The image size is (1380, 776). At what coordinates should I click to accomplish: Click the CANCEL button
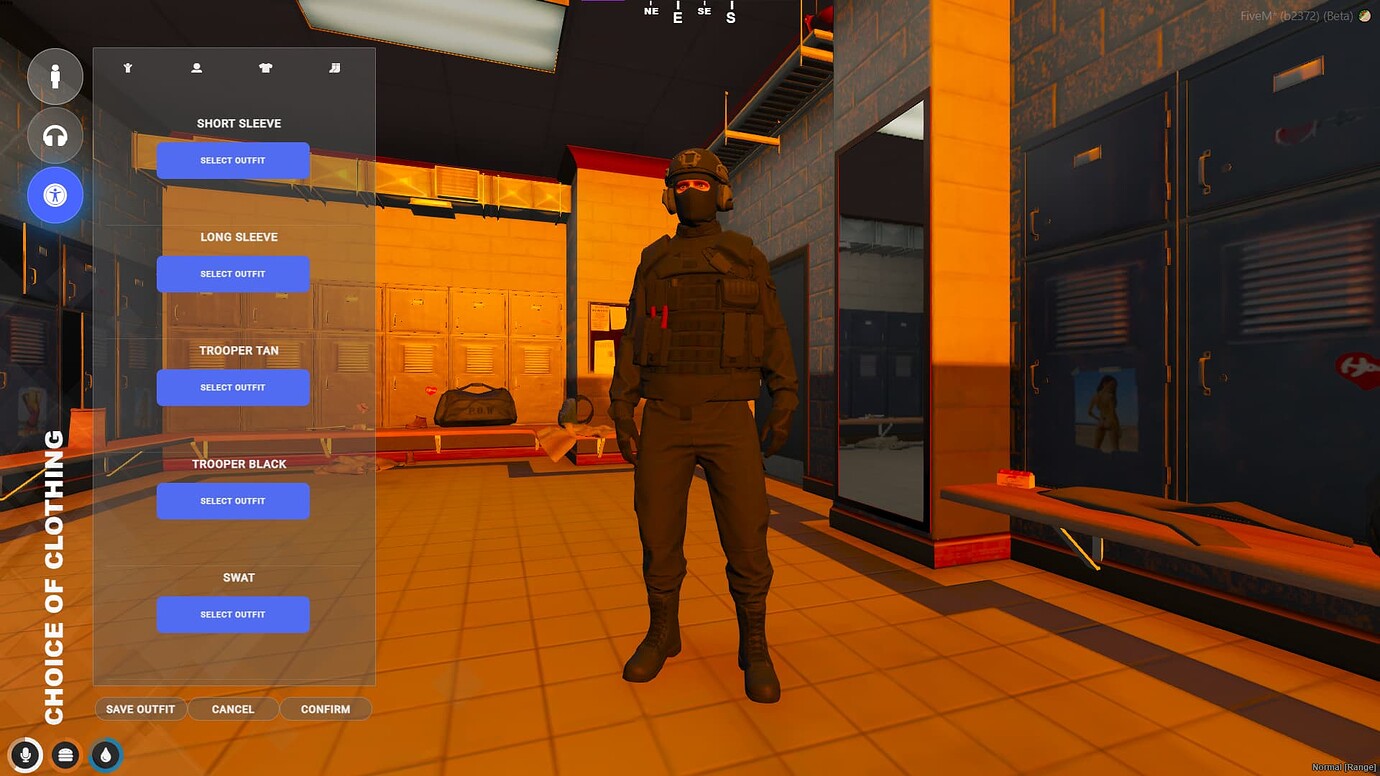click(233, 708)
